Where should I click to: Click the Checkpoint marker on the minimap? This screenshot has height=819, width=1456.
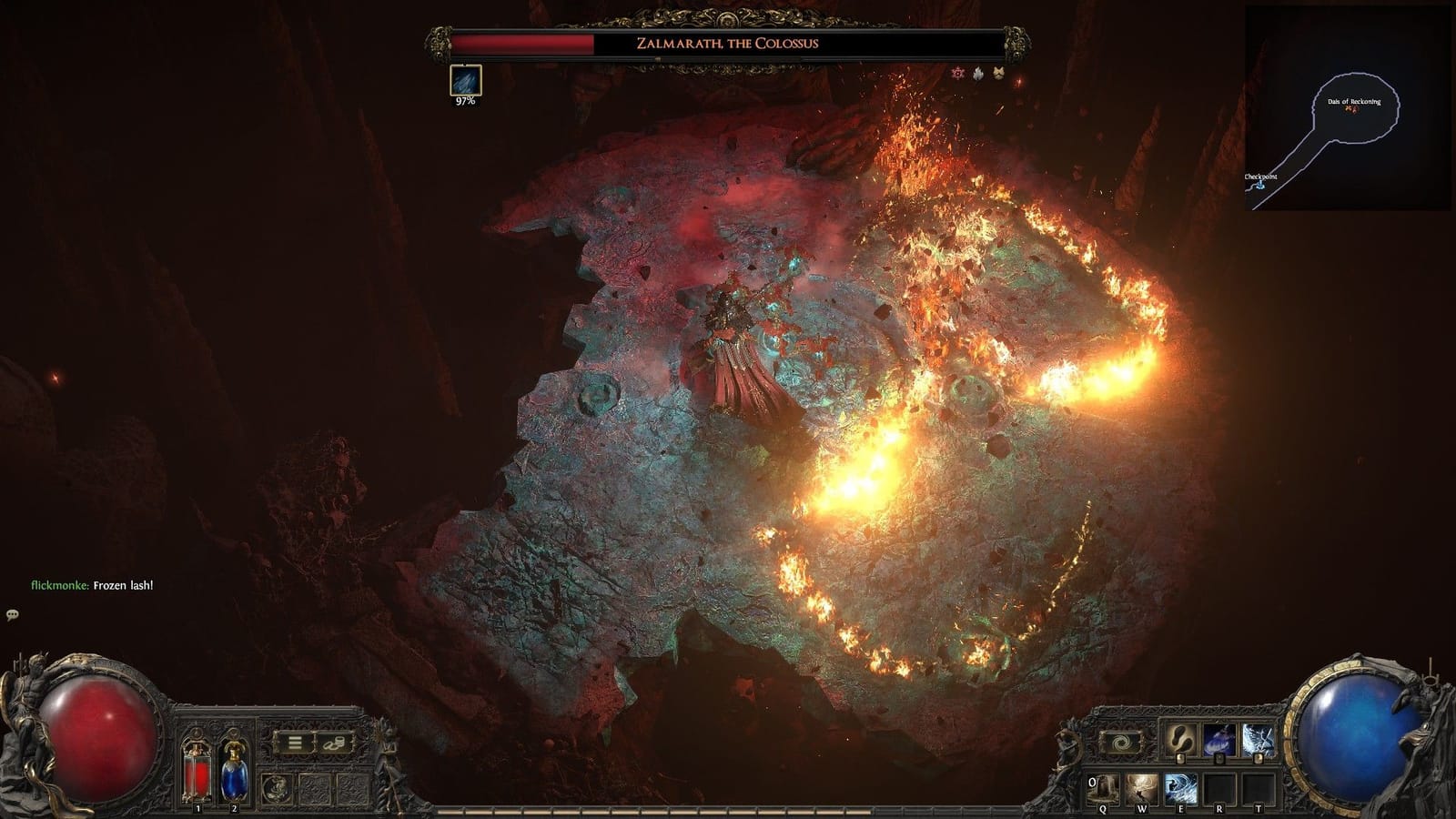coord(1260,185)
